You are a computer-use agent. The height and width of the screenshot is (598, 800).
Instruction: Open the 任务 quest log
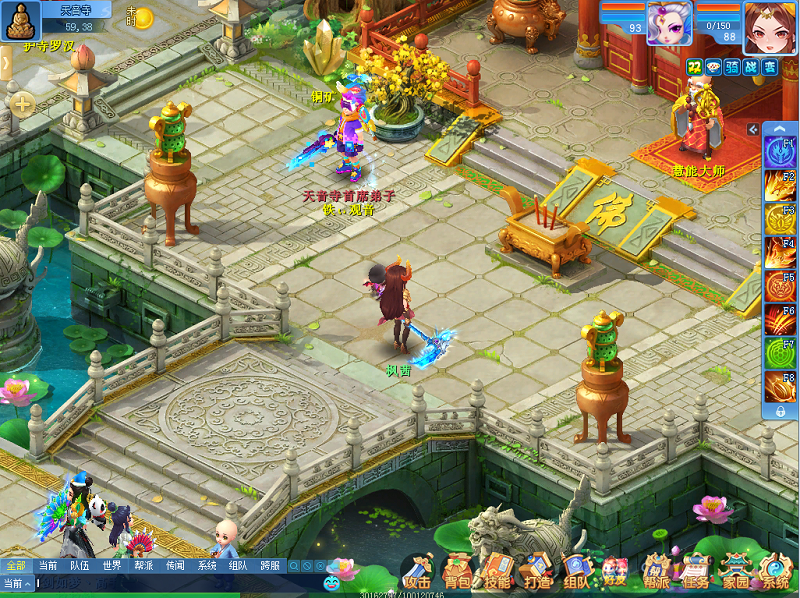[696, 572]
